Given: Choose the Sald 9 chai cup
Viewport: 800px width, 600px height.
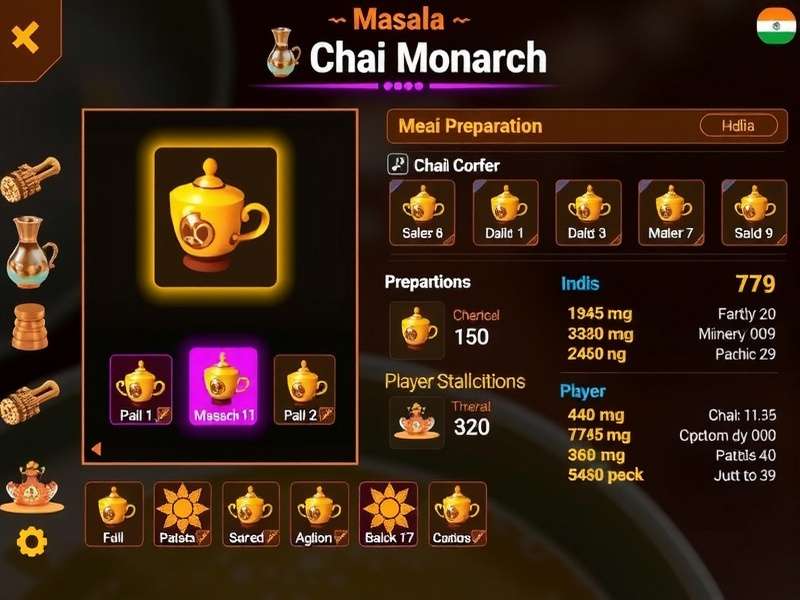Looking at the screenshot, I should point(754,212).
